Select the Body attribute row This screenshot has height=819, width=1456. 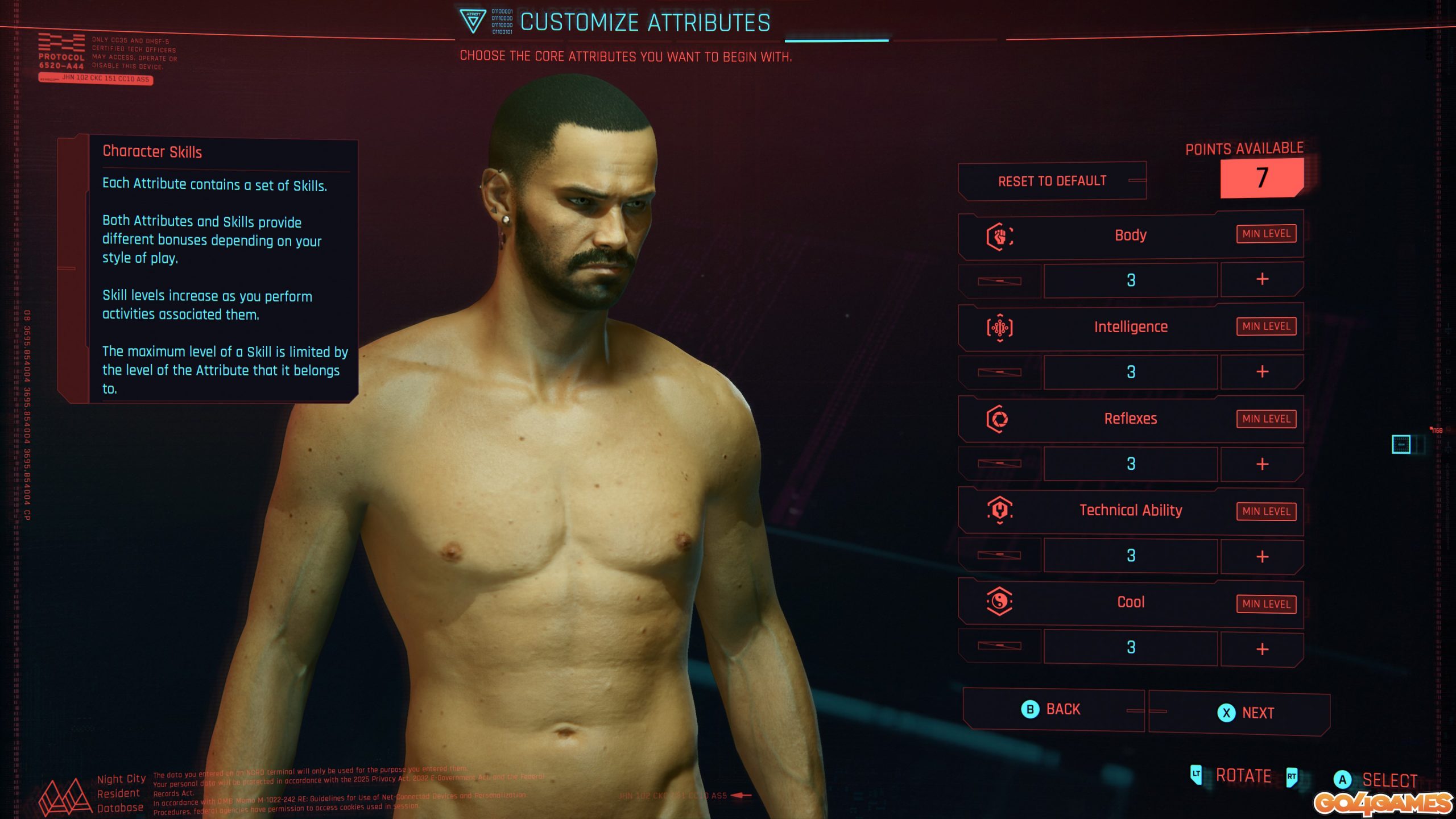[x=1130, y=235]
